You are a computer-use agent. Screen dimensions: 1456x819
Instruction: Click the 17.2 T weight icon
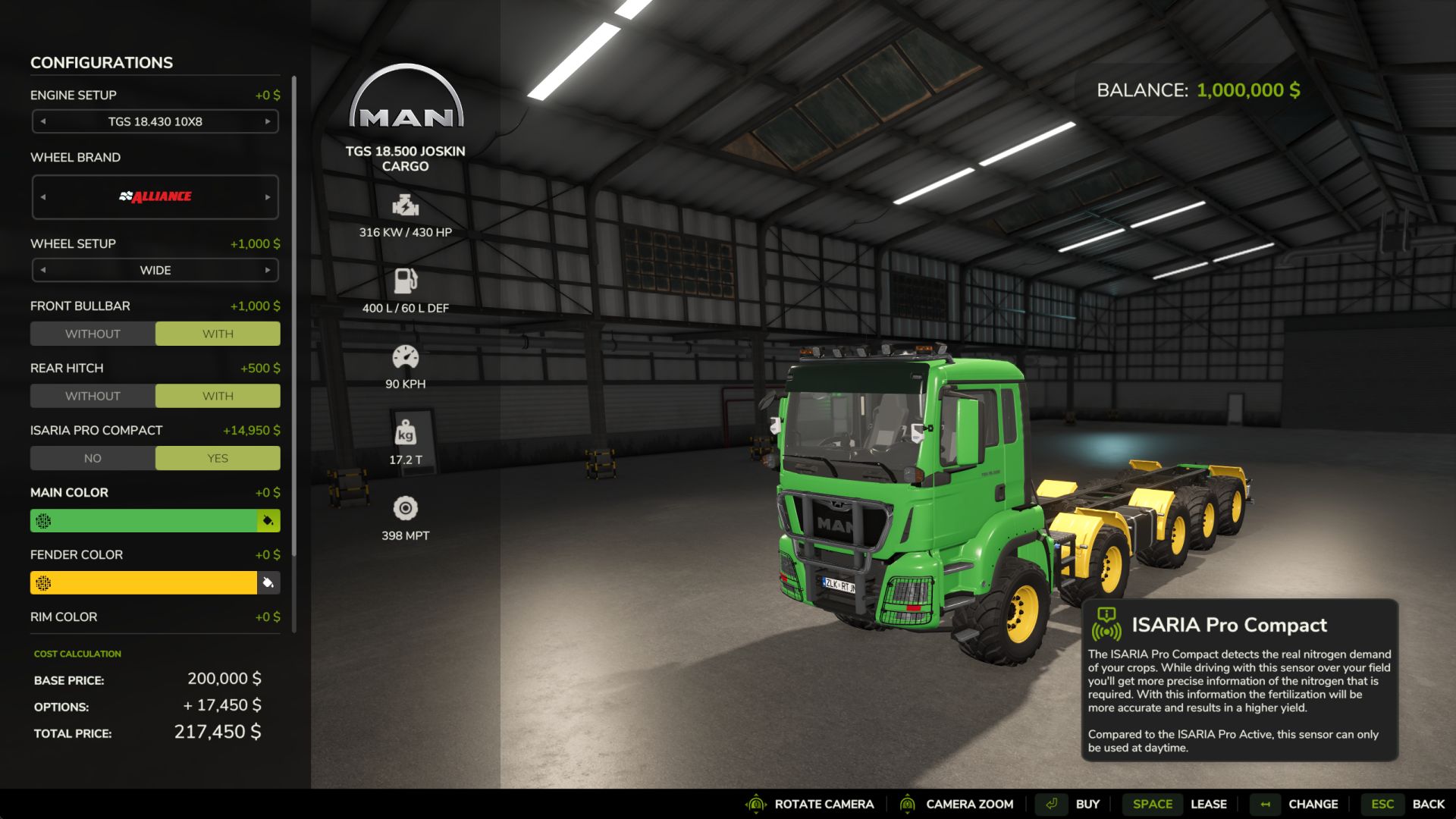406,432
